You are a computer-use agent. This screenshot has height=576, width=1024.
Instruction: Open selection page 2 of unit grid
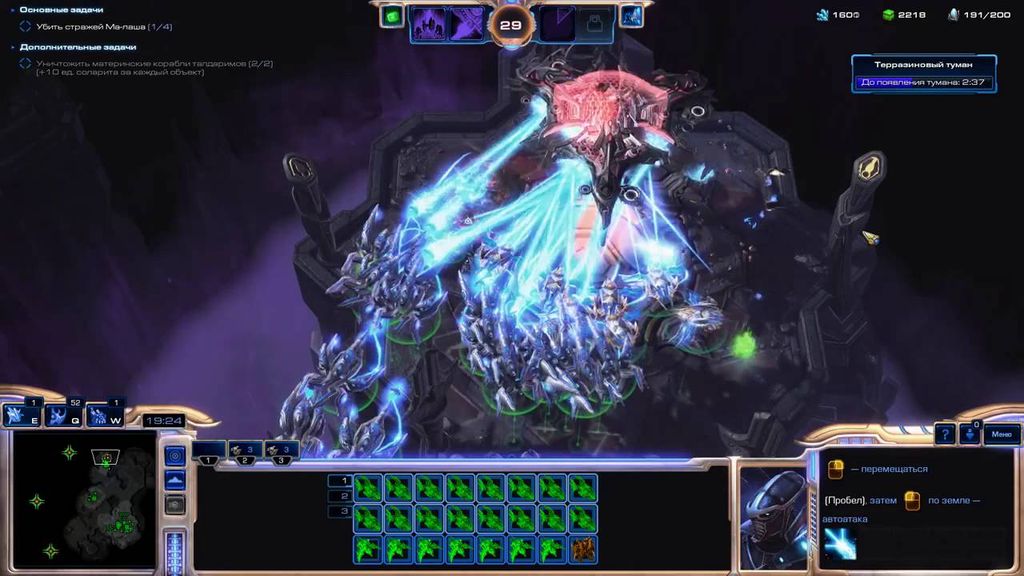(x=339, y=496)
